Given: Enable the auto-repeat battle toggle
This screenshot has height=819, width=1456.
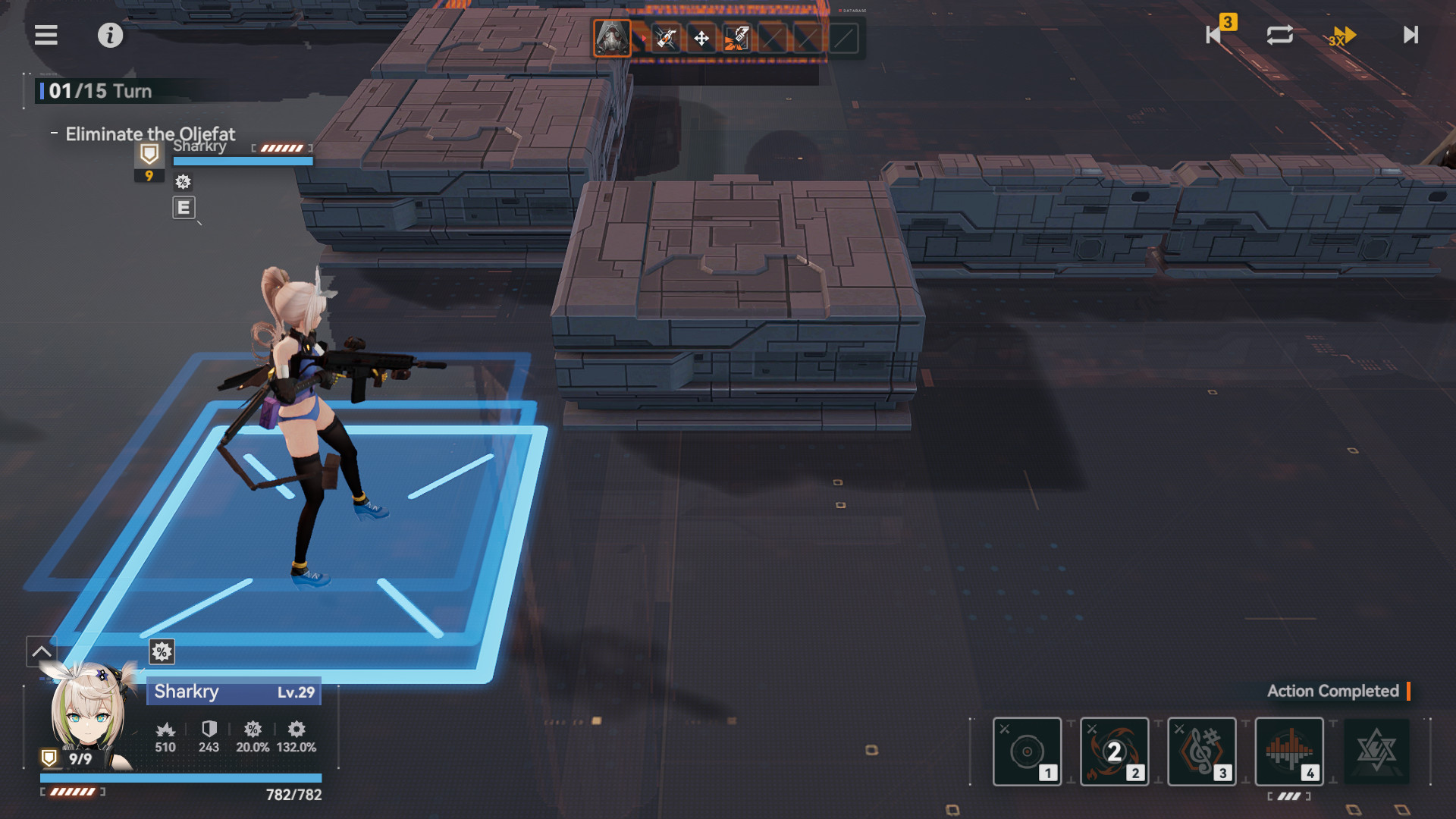Looking at the screenshot, I should click(x=1279, y=35).
